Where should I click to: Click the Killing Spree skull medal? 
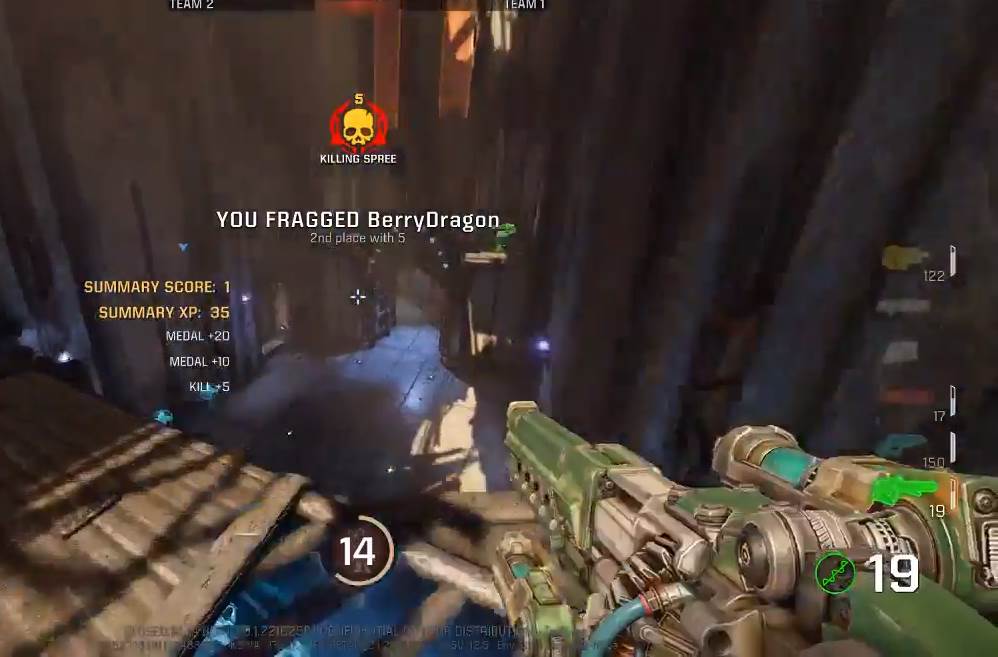[358, 125]
